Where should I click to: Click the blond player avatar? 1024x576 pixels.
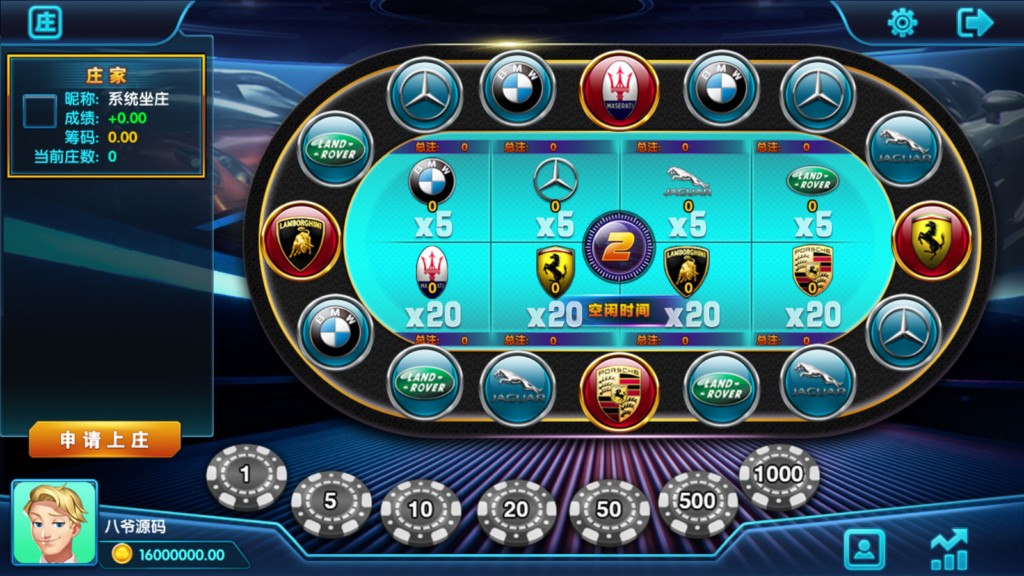point(55,522)
